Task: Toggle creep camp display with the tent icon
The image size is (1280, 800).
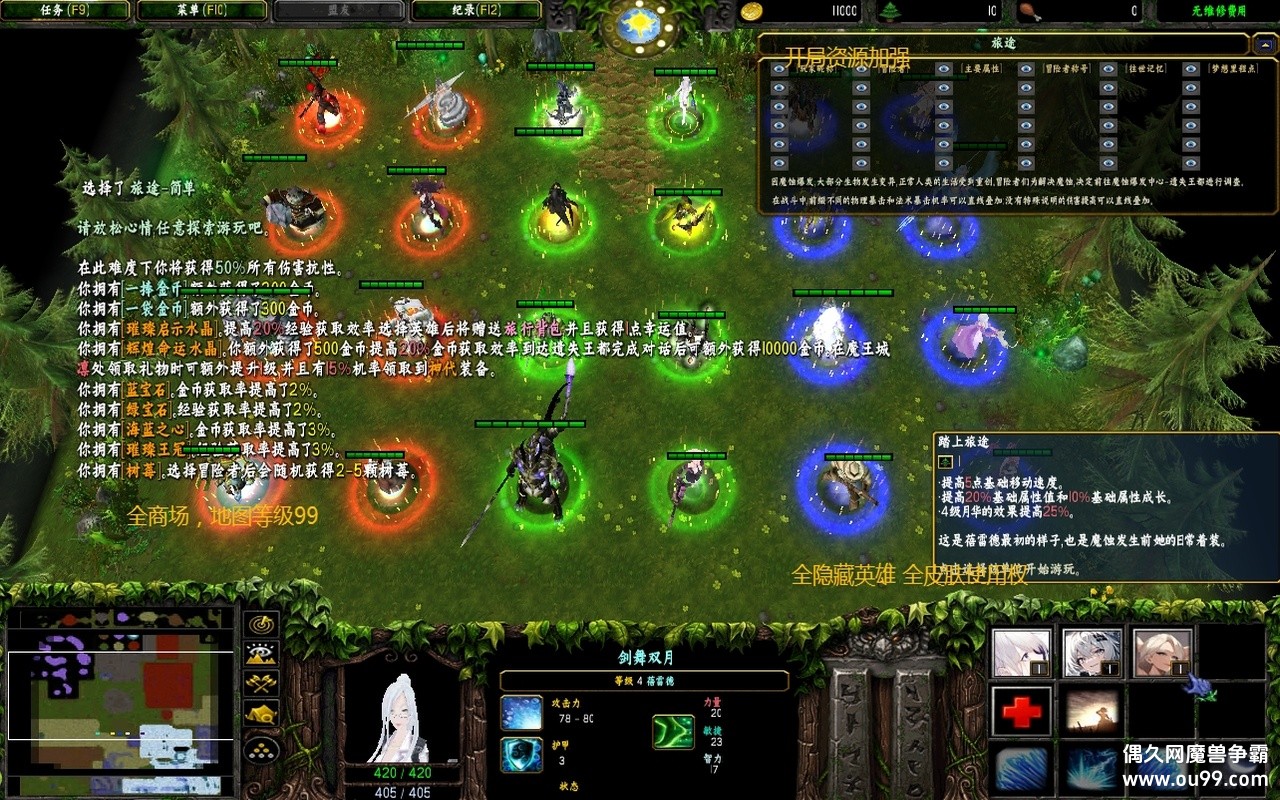Action: click(262, 714)
